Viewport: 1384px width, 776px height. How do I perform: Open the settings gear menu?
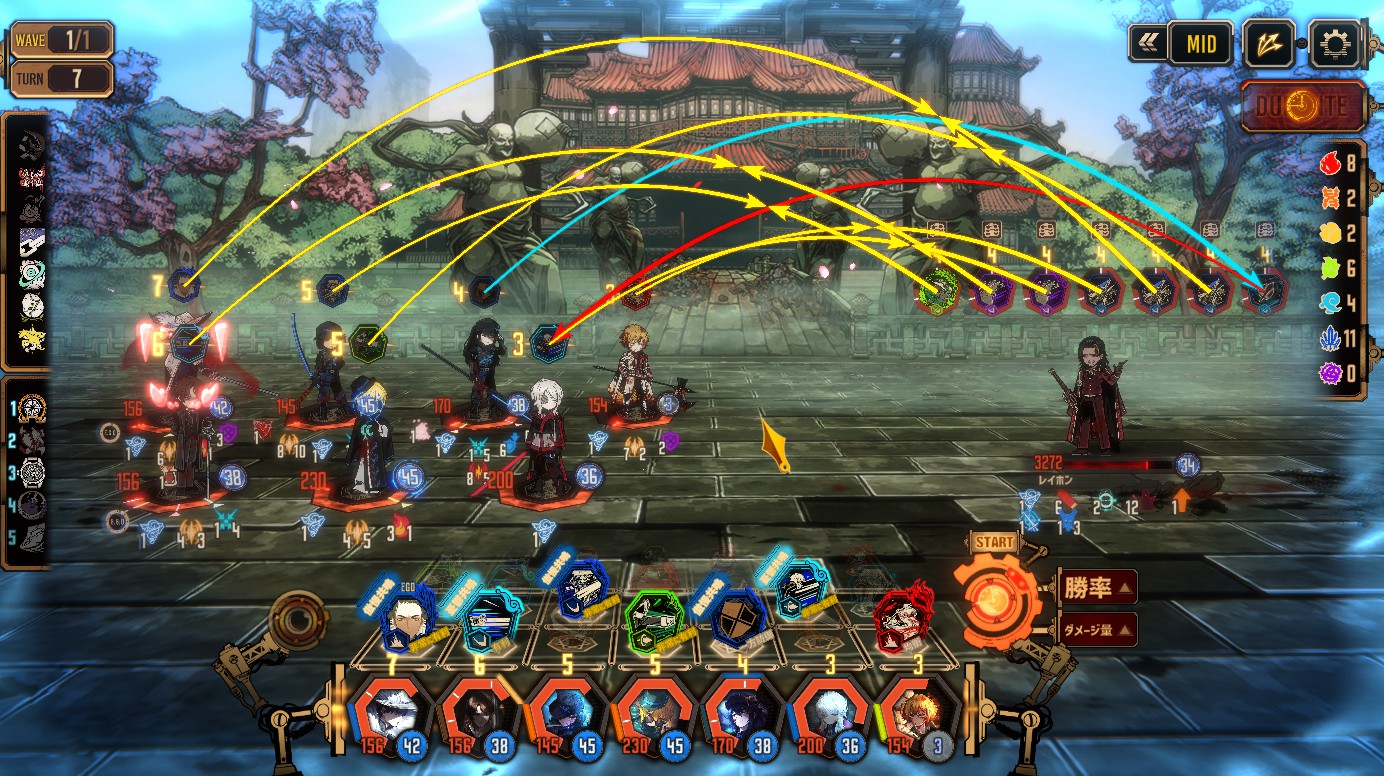click(x=1336, y=44)
